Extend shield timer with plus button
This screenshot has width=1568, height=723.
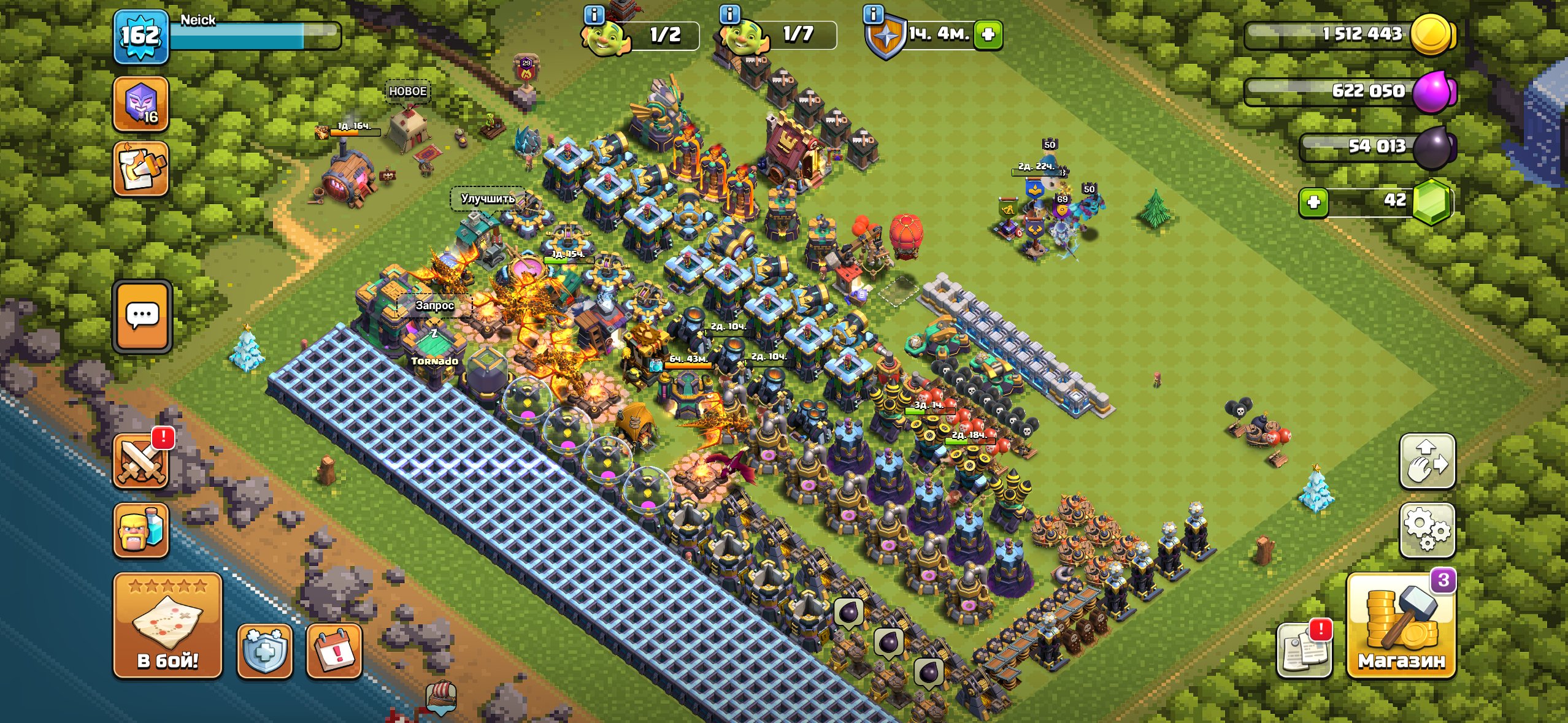tap(988, 34)
